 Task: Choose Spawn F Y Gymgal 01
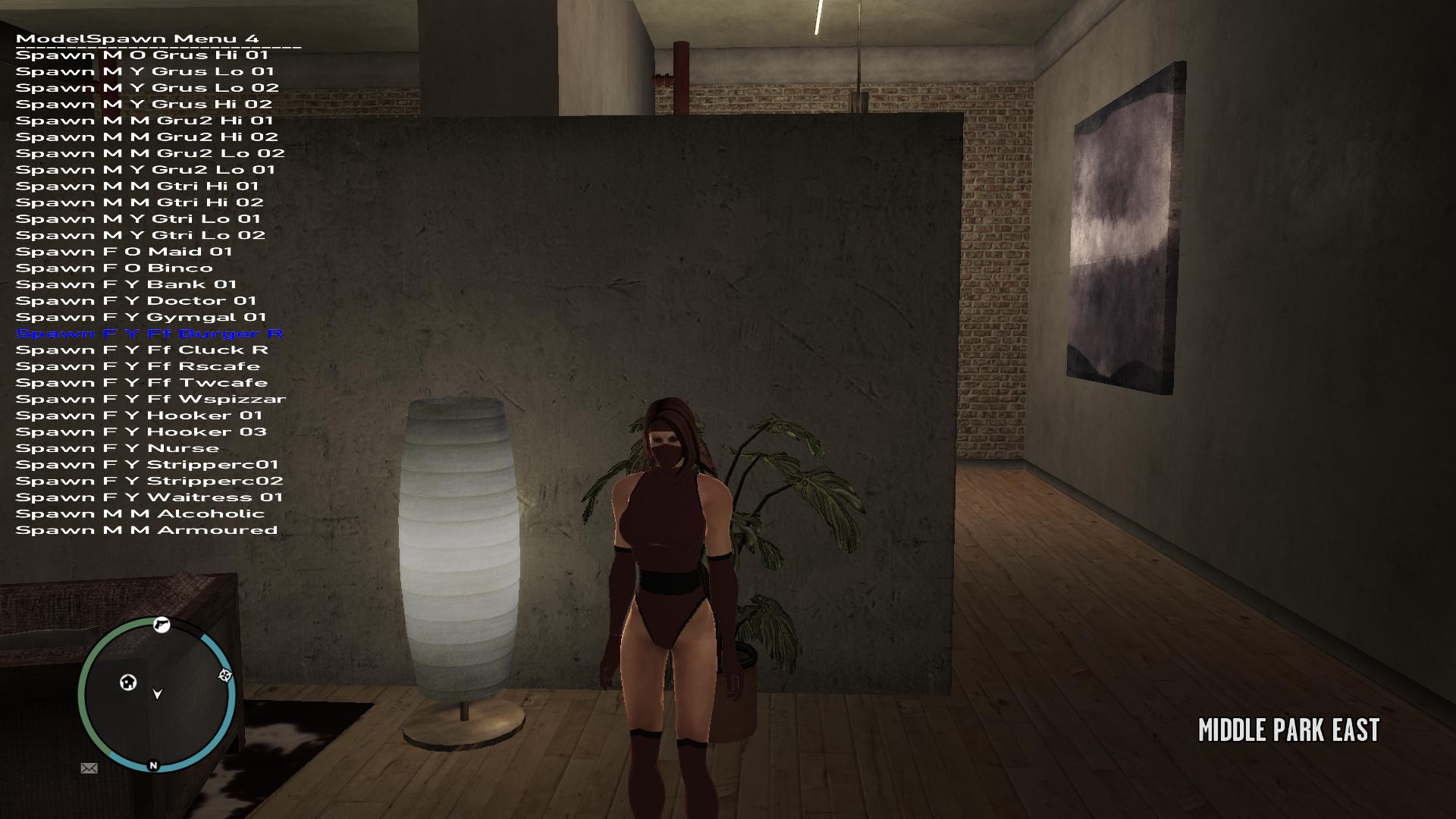141,318
